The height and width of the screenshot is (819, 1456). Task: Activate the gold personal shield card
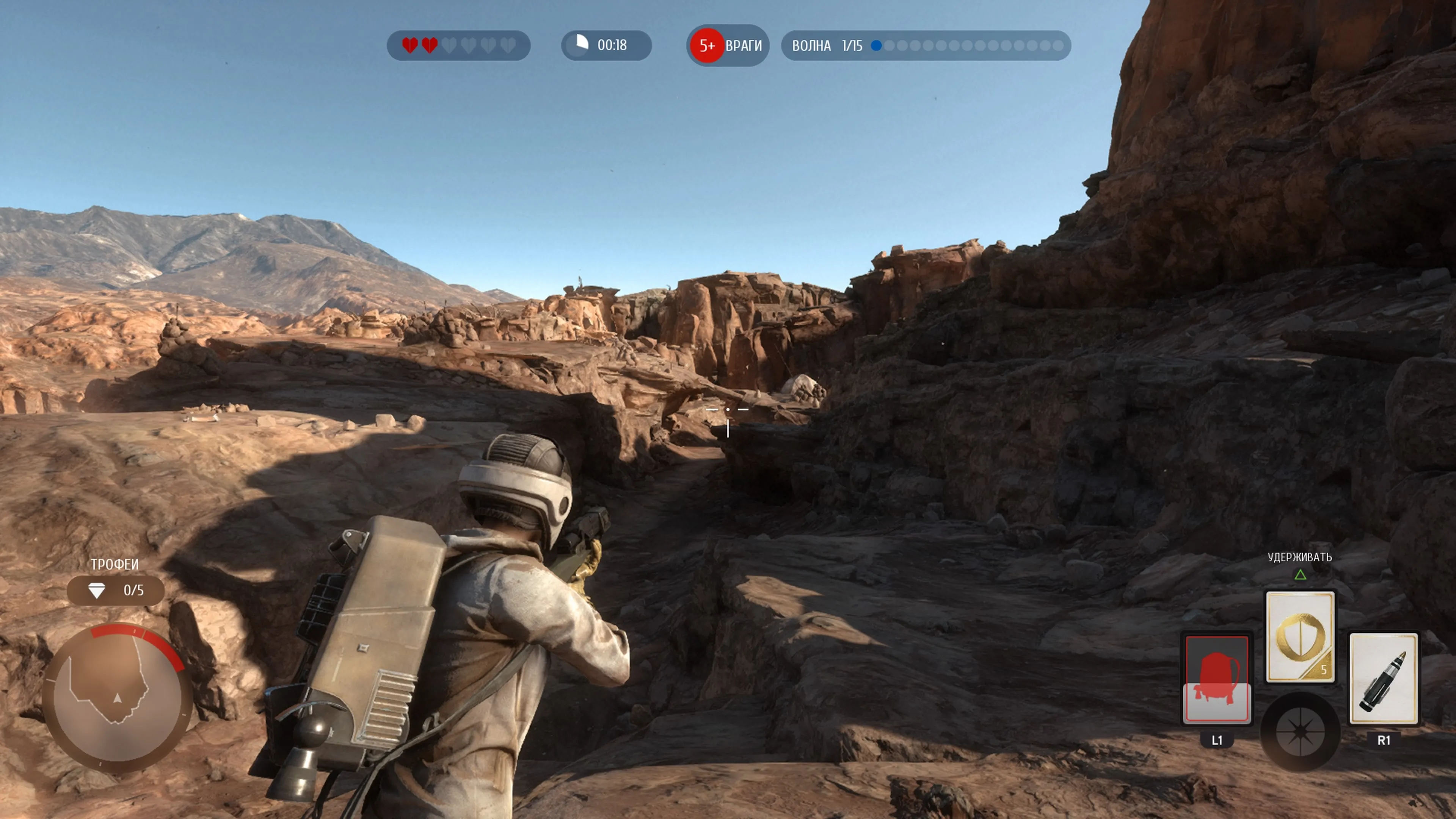tap(1300, 637)
